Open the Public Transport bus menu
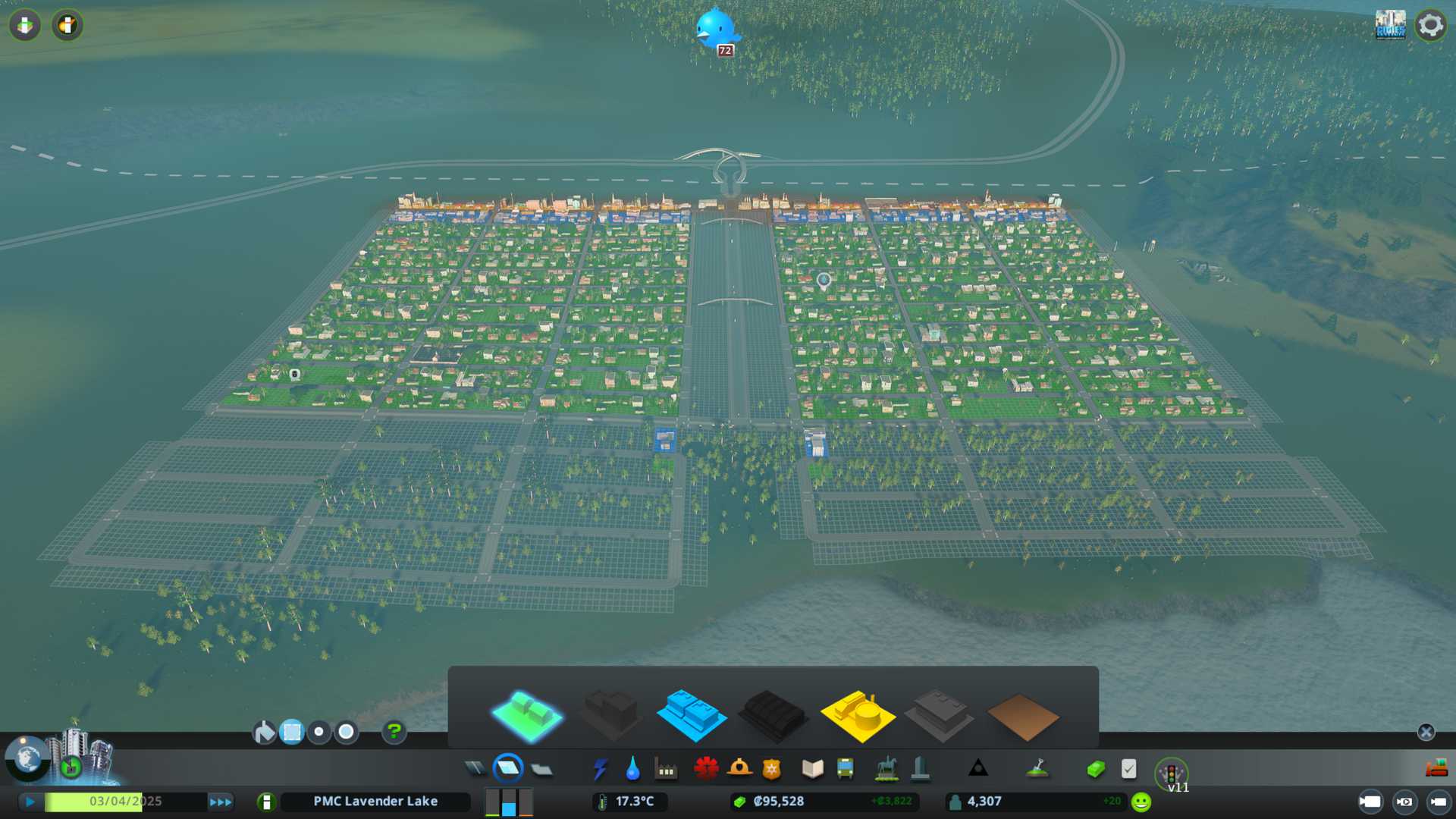The height and width of the screenshot is (819, 1456). pos(845,770)
